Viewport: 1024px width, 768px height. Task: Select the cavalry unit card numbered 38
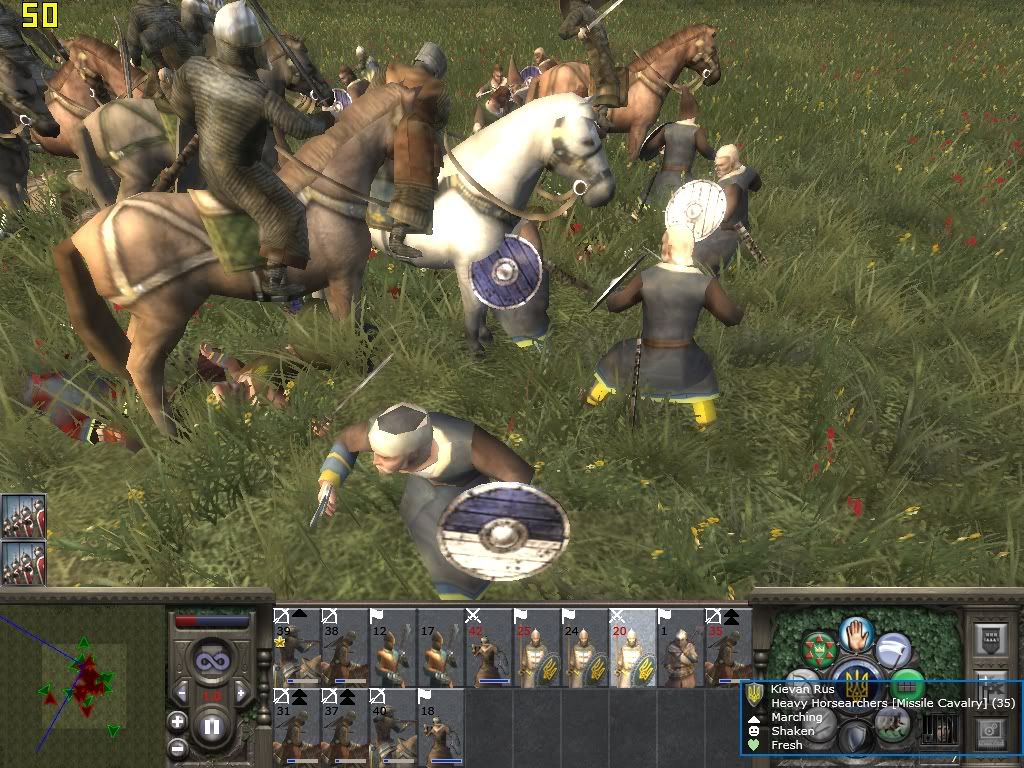pyautogui.click(x=344, y=647)
